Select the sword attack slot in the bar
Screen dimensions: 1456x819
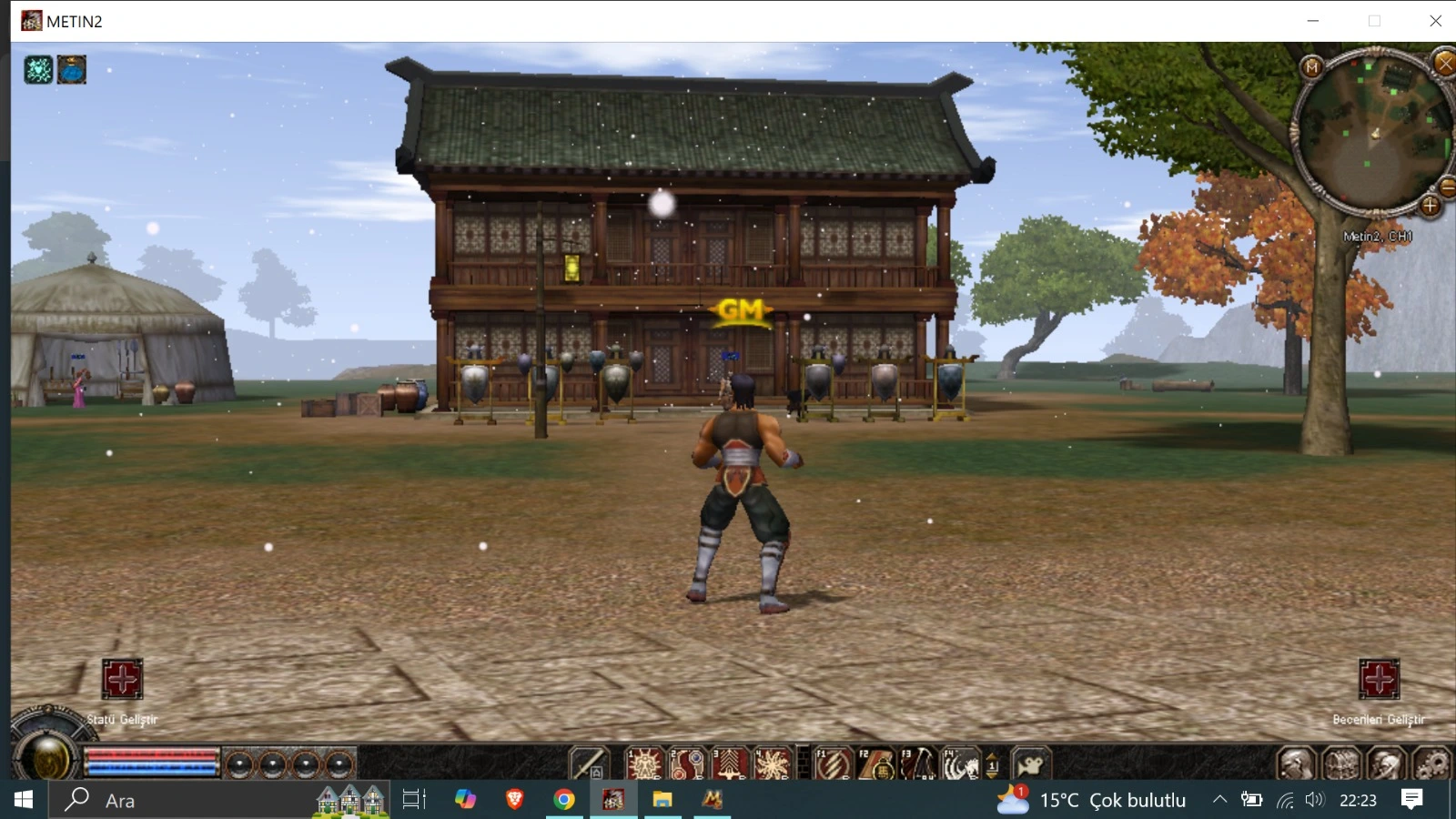click(588, 763)
